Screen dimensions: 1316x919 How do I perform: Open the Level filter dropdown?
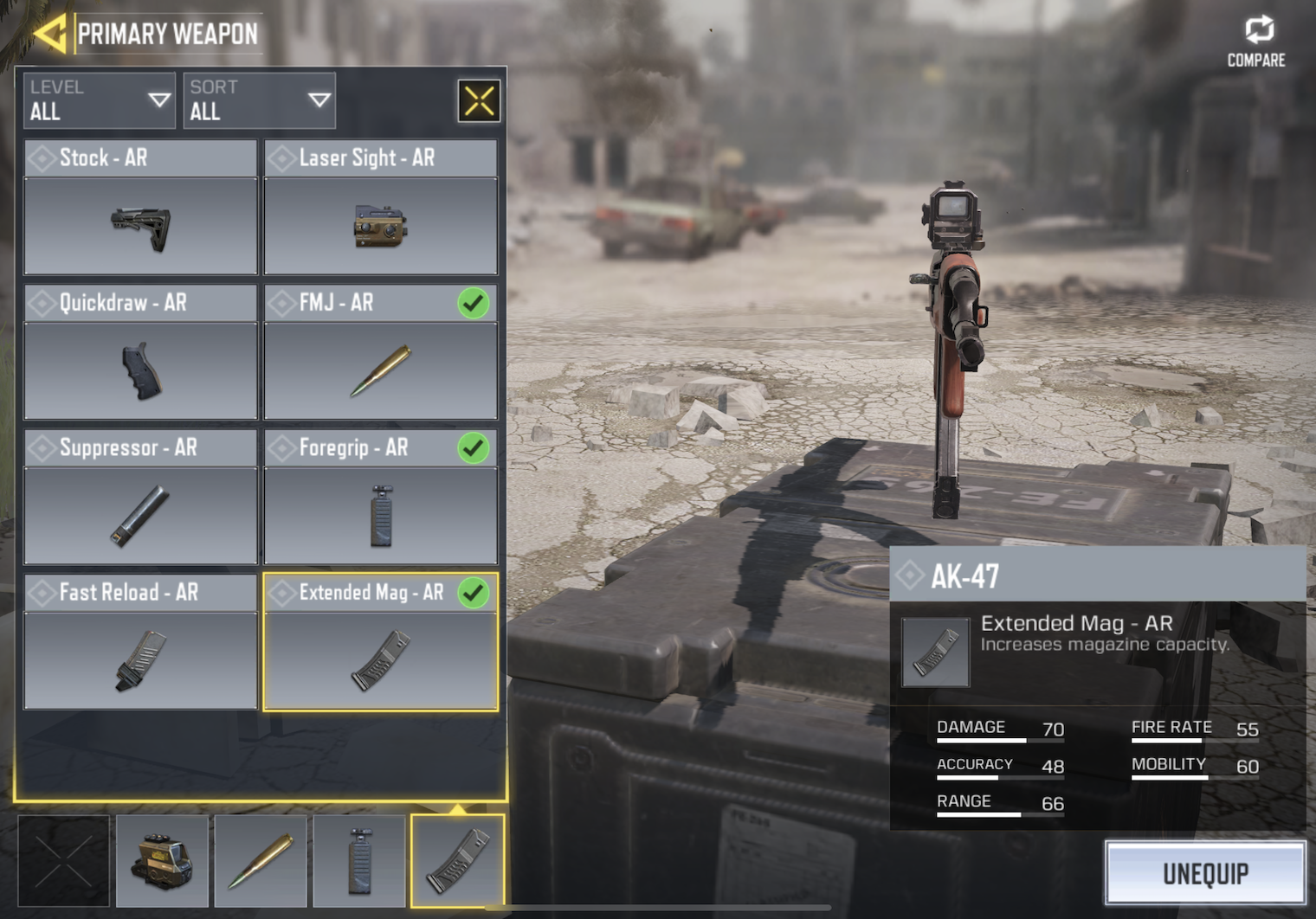coord(99,100)
